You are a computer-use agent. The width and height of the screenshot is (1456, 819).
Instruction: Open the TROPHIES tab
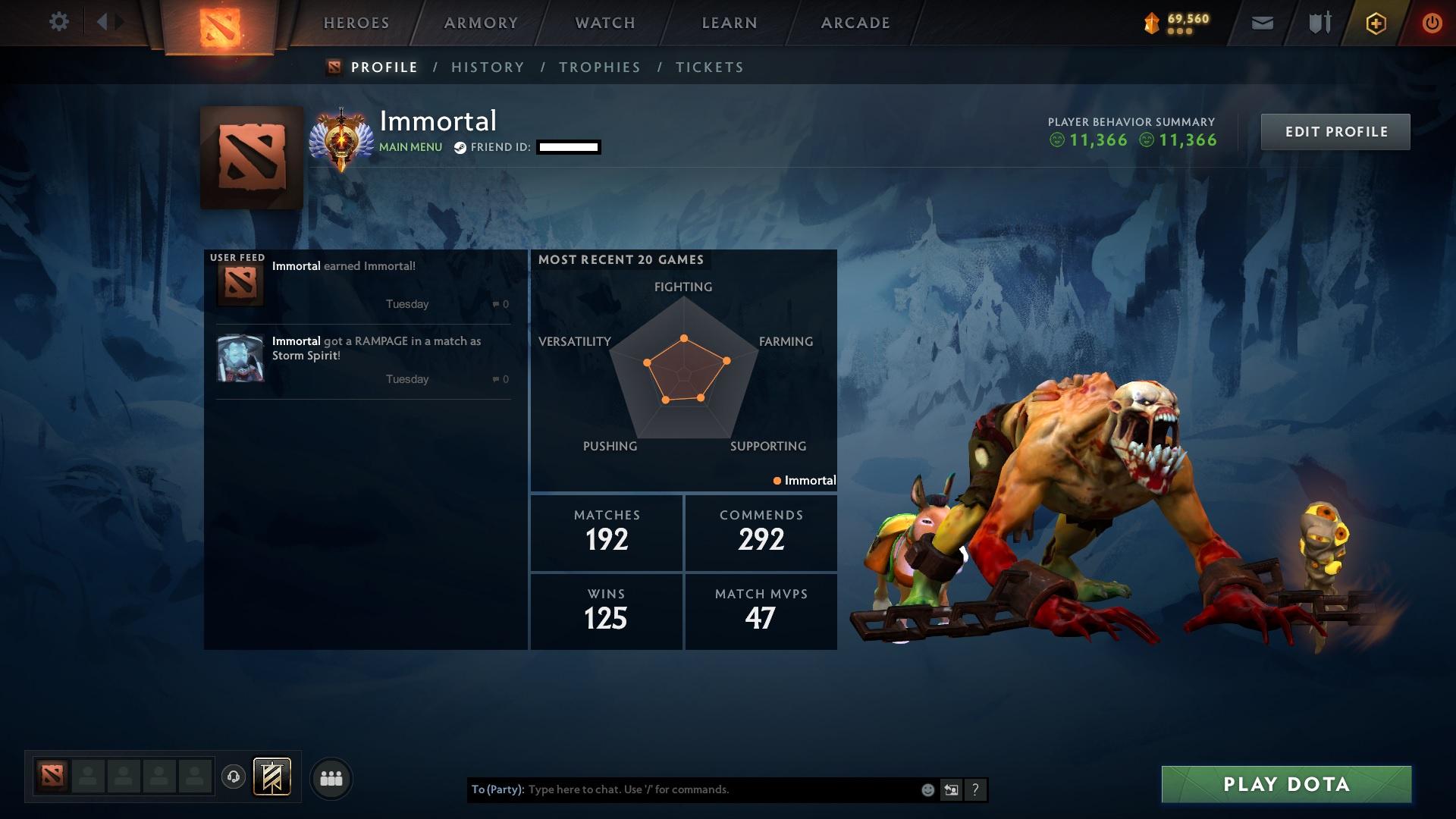tap(599, 67)
